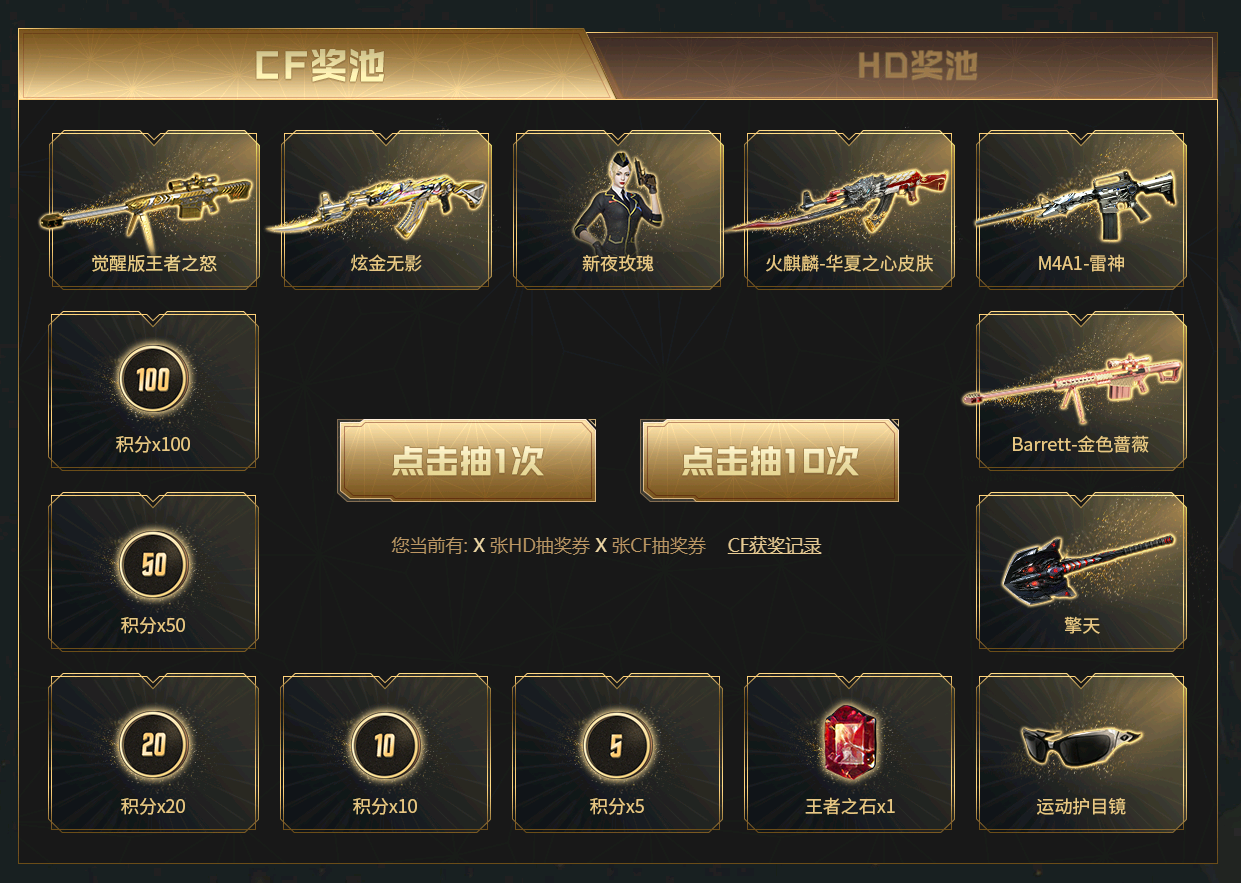Choose the Barrett-金色蔷薇 sniper prize
Viewport: 1241px width, 883px height.
coord(1081,391)
